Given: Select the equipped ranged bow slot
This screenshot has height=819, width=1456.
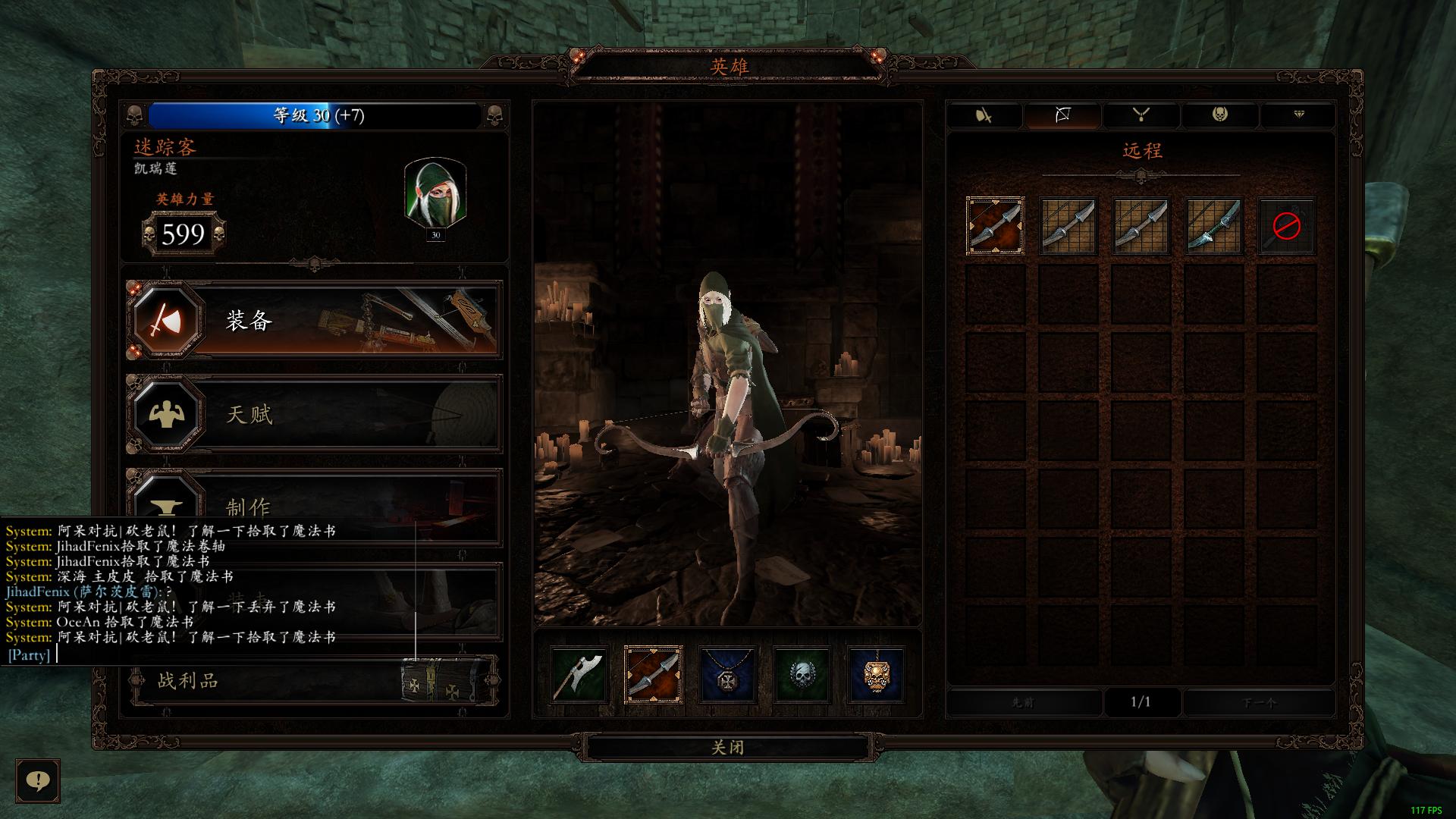Looking at the screenshot, I should point(653,675).
